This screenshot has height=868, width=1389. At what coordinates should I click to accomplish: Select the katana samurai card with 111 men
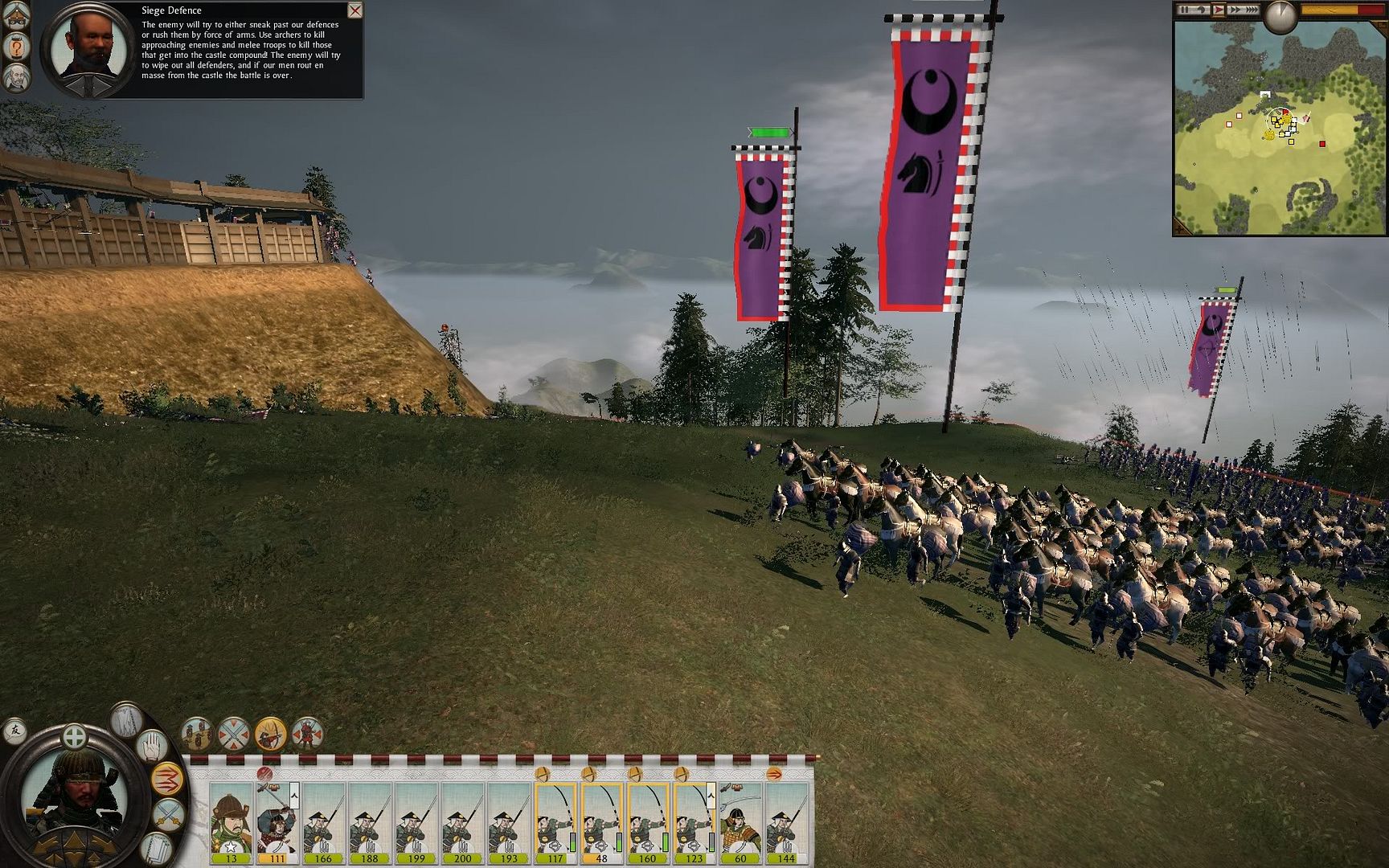[x=277, y=821]
